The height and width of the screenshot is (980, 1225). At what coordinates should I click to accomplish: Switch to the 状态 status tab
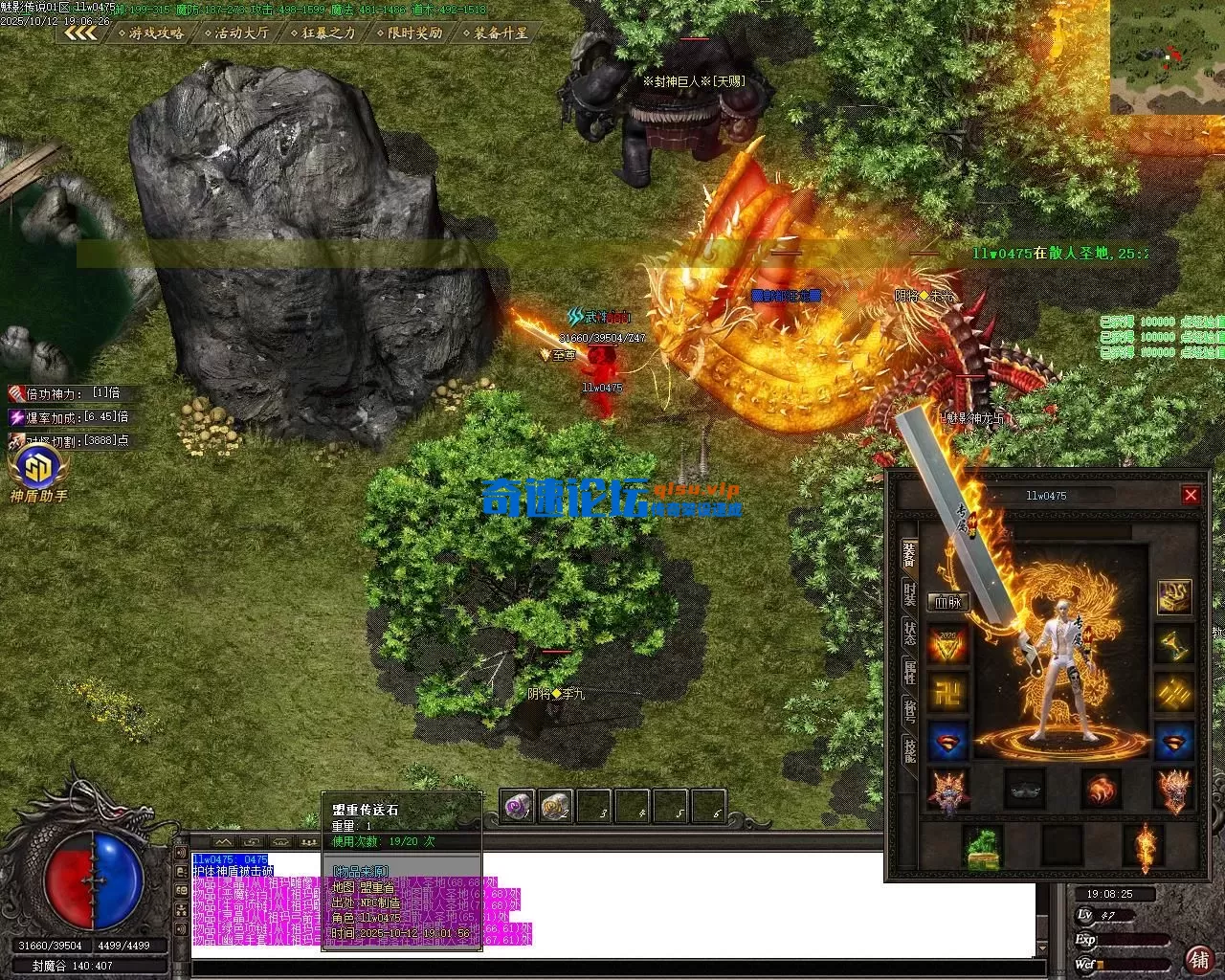909,633
